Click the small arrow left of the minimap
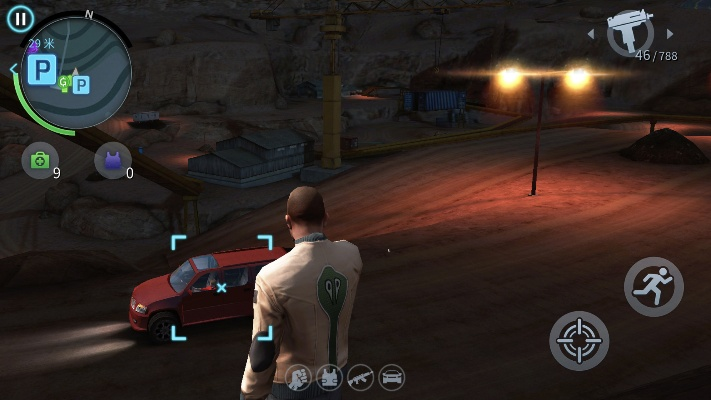 tap(13, 69)
